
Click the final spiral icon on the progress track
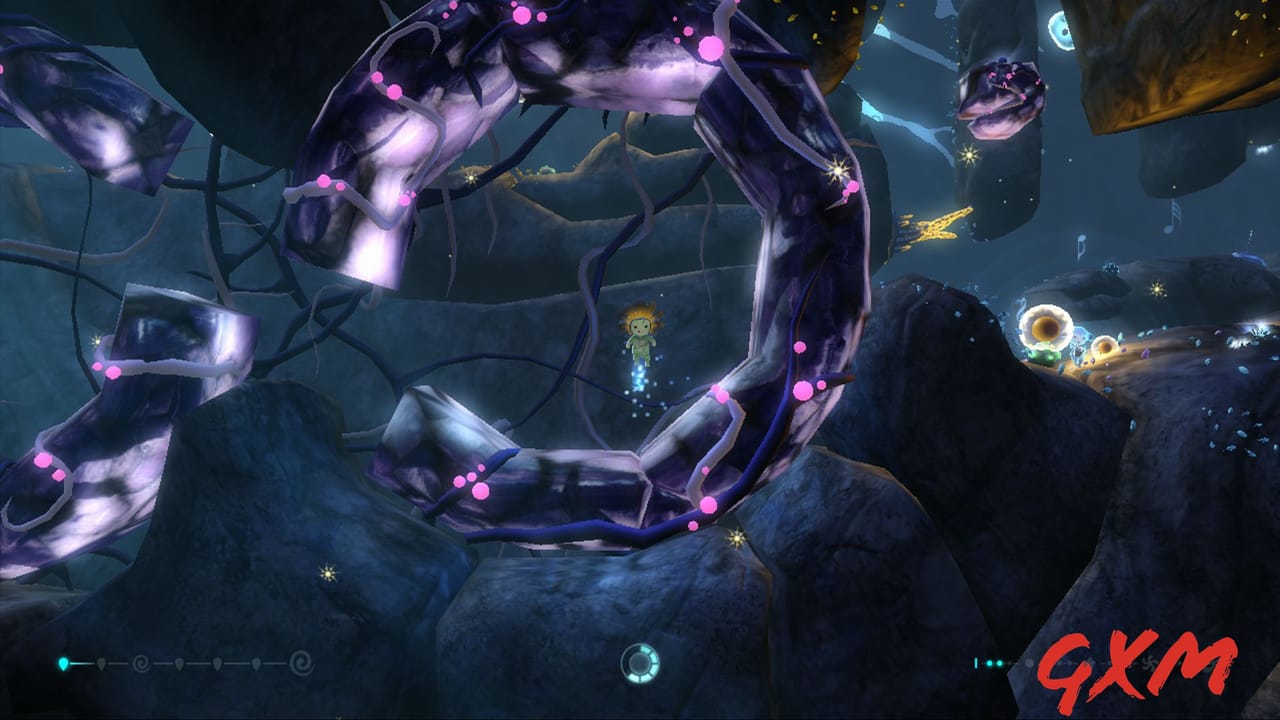302,662
